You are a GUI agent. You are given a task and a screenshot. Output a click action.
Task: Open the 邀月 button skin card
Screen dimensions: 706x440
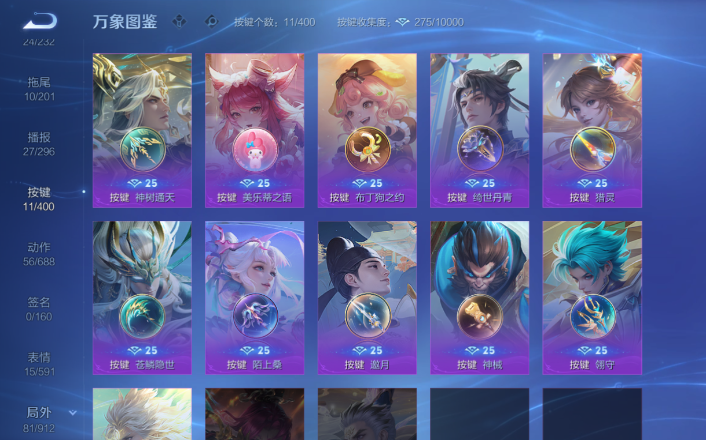click(367, 297)
